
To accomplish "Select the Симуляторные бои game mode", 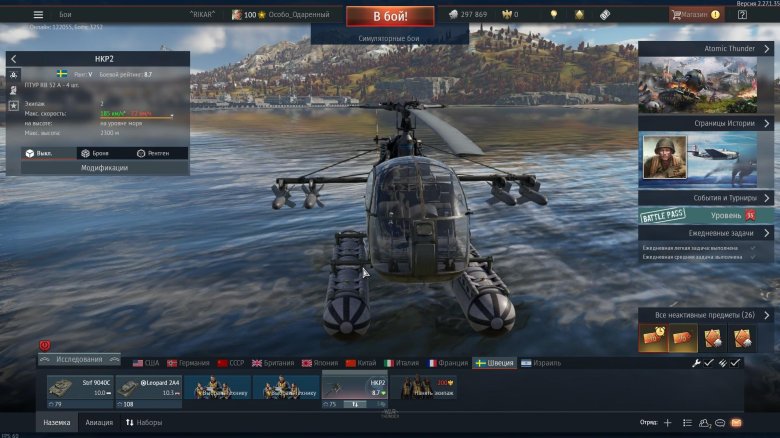I will (x=390, y=37).
